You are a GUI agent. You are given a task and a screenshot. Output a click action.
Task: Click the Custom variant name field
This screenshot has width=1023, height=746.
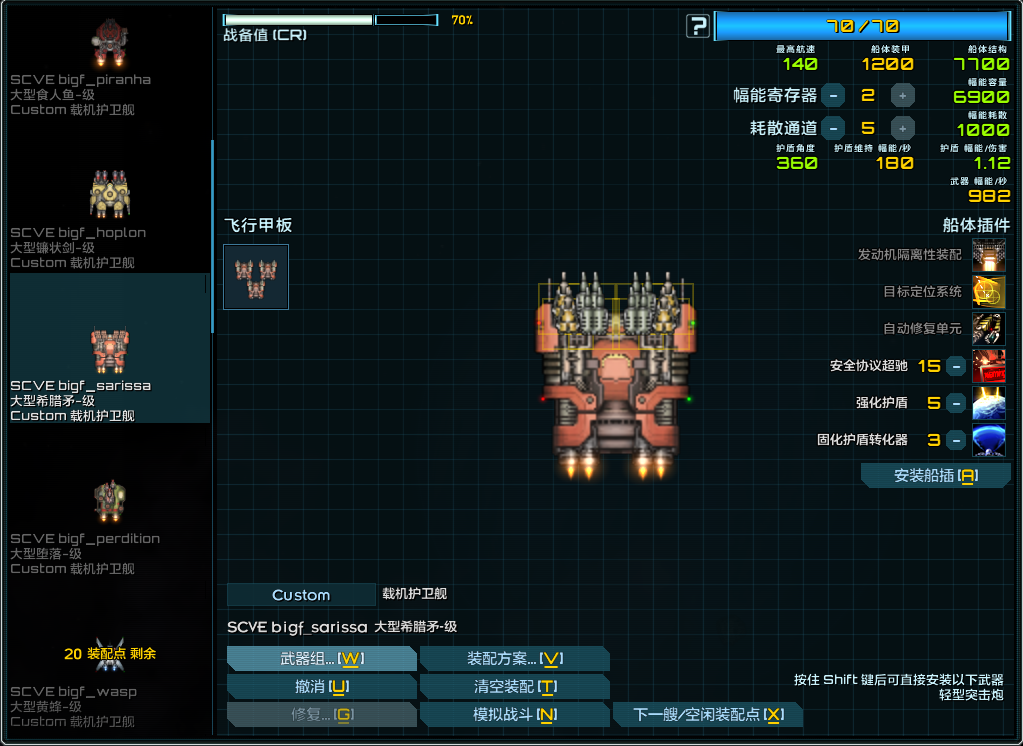301,595
